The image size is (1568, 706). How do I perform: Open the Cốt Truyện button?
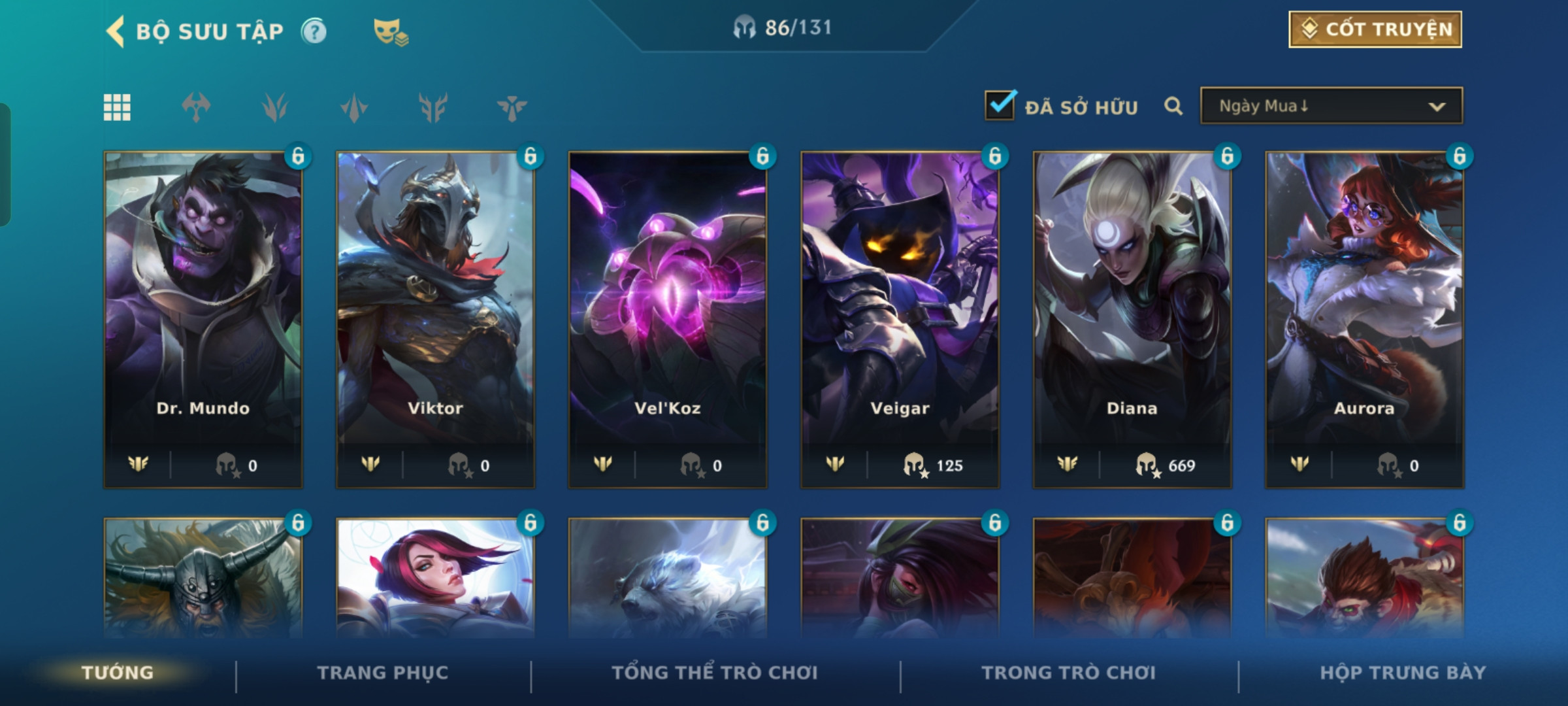(x=1375, y=29)
